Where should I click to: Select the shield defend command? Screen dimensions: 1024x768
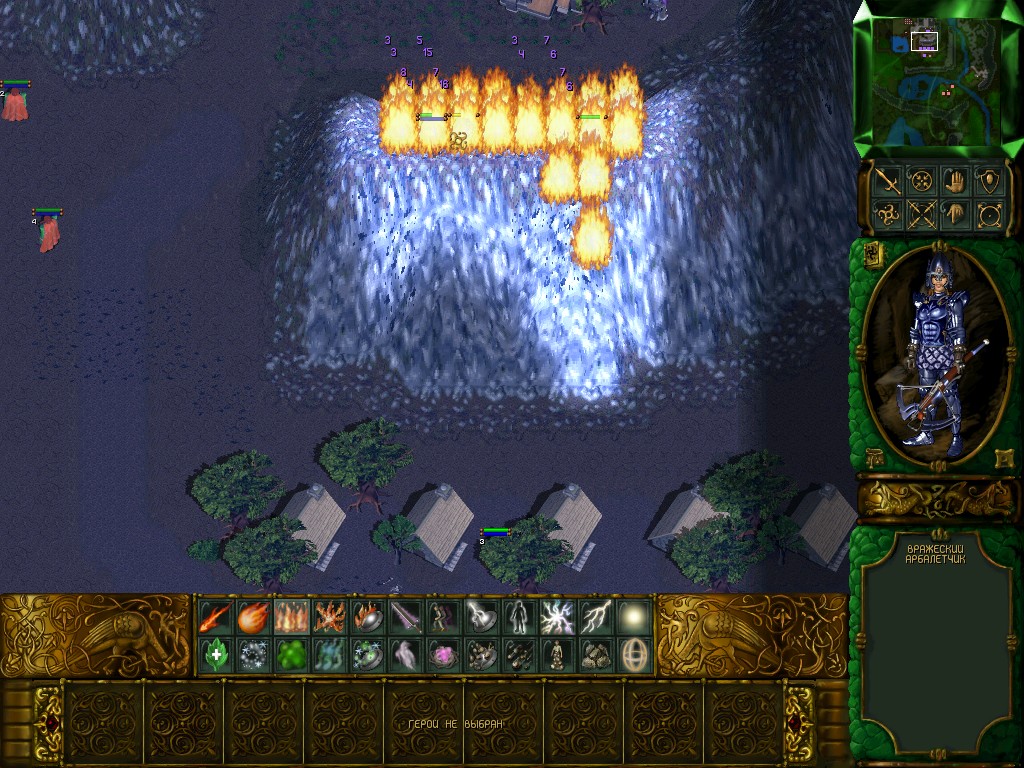990,181
